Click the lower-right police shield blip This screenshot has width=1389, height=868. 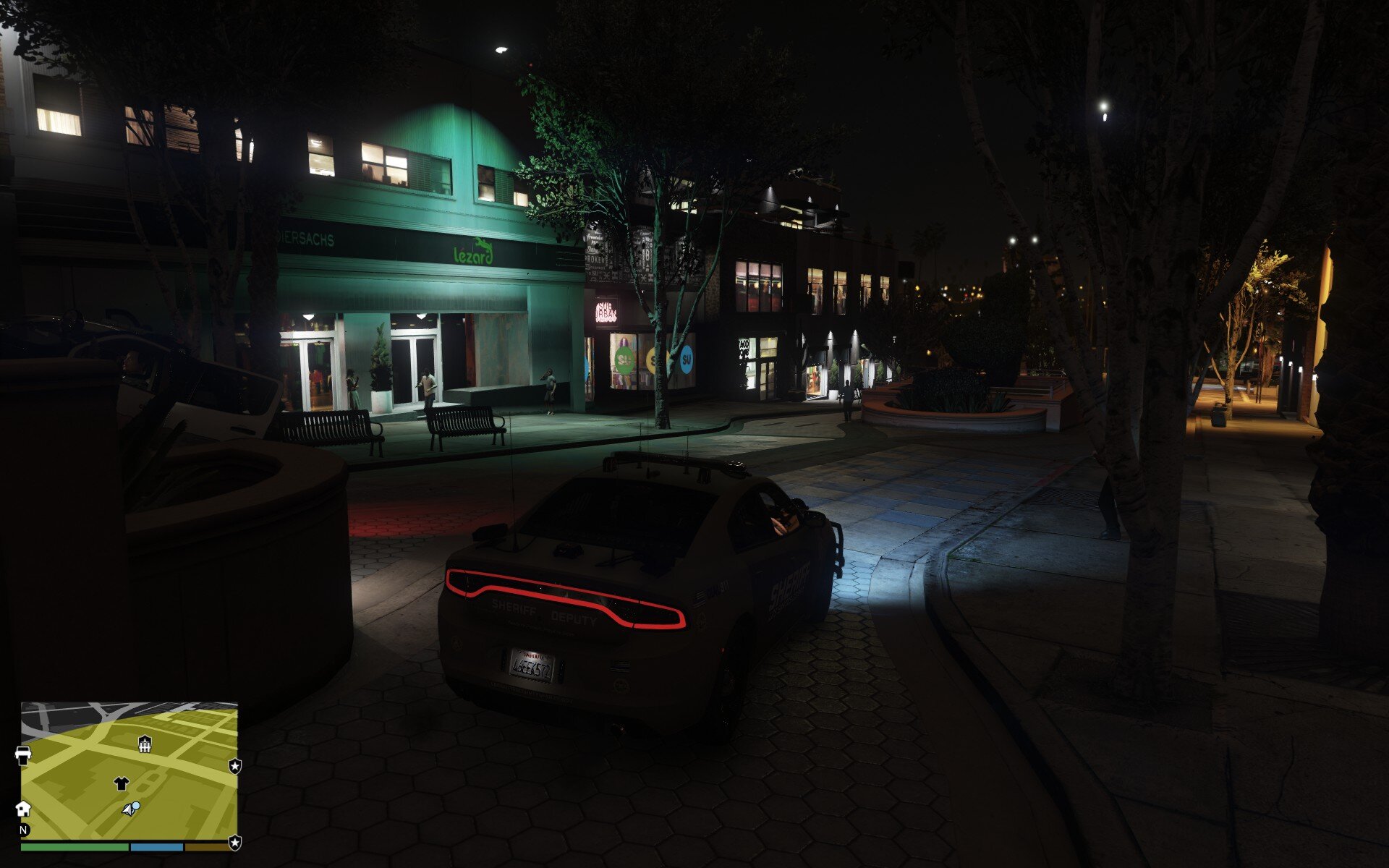(235, 843)
